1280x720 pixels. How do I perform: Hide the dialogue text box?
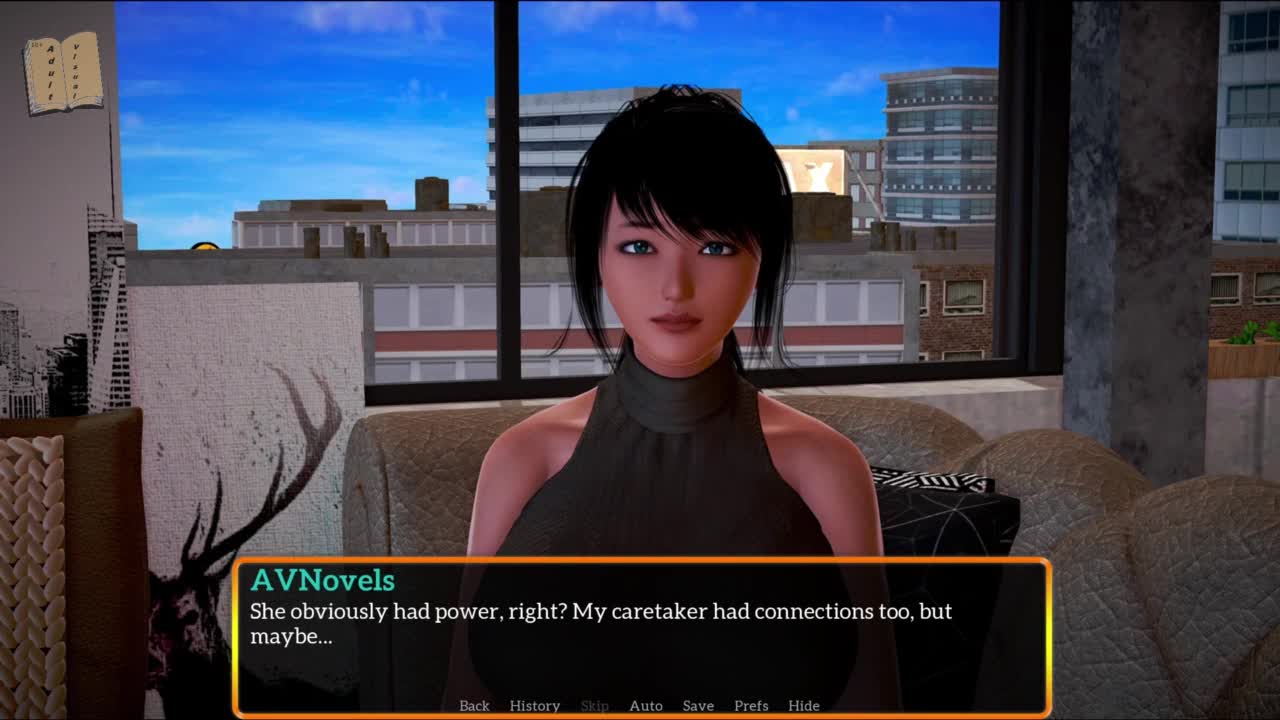coord(803,705)
